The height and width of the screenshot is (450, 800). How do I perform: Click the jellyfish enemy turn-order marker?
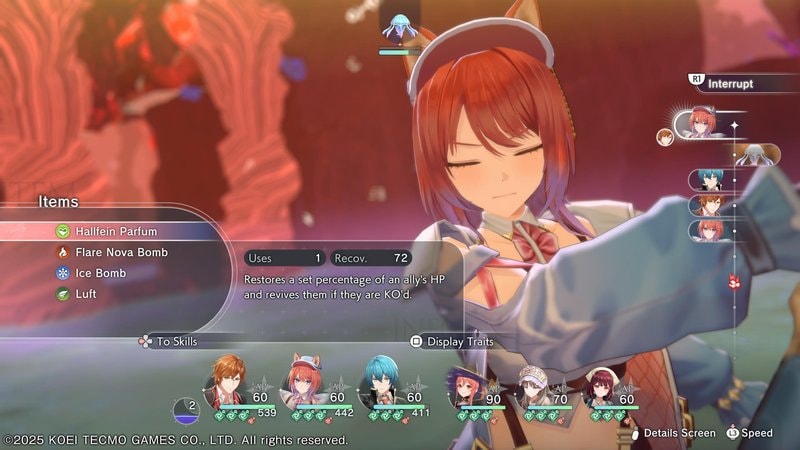pos(756,153)
